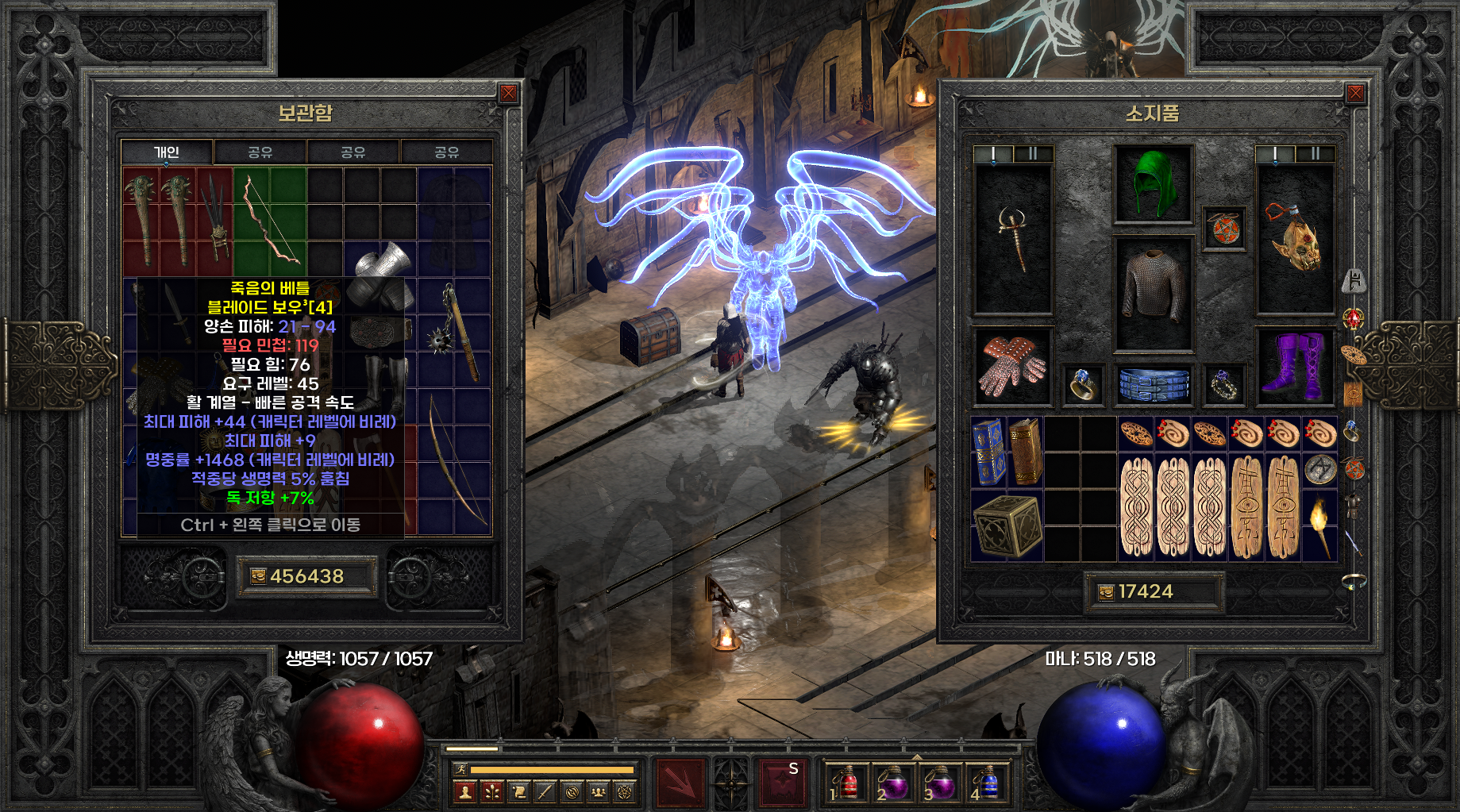Pick up the chain mail body armor
Image resolution: width=1460 pixels, height=812 pixels.
(x=1154, y=292)
